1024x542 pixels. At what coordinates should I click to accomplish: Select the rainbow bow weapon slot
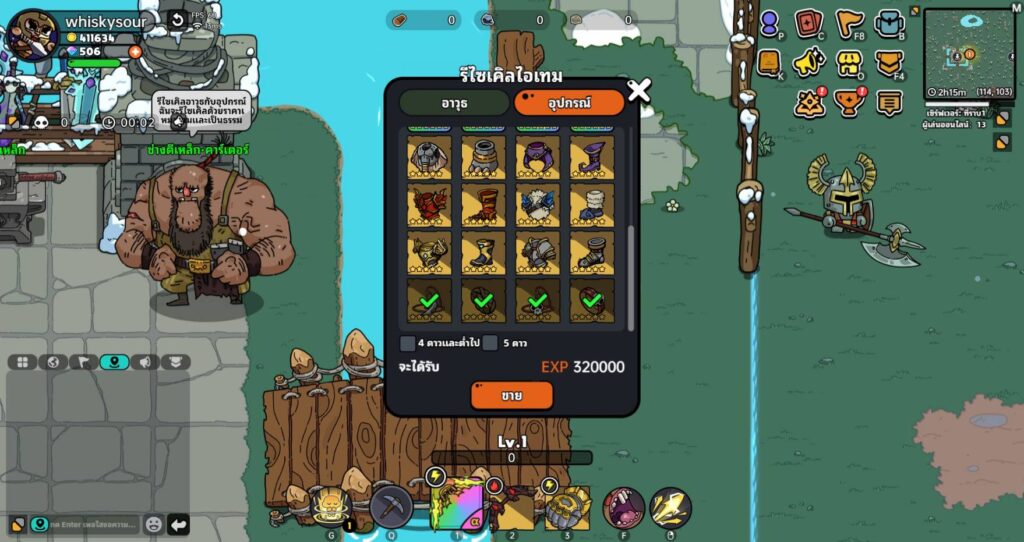pos(457,505)
